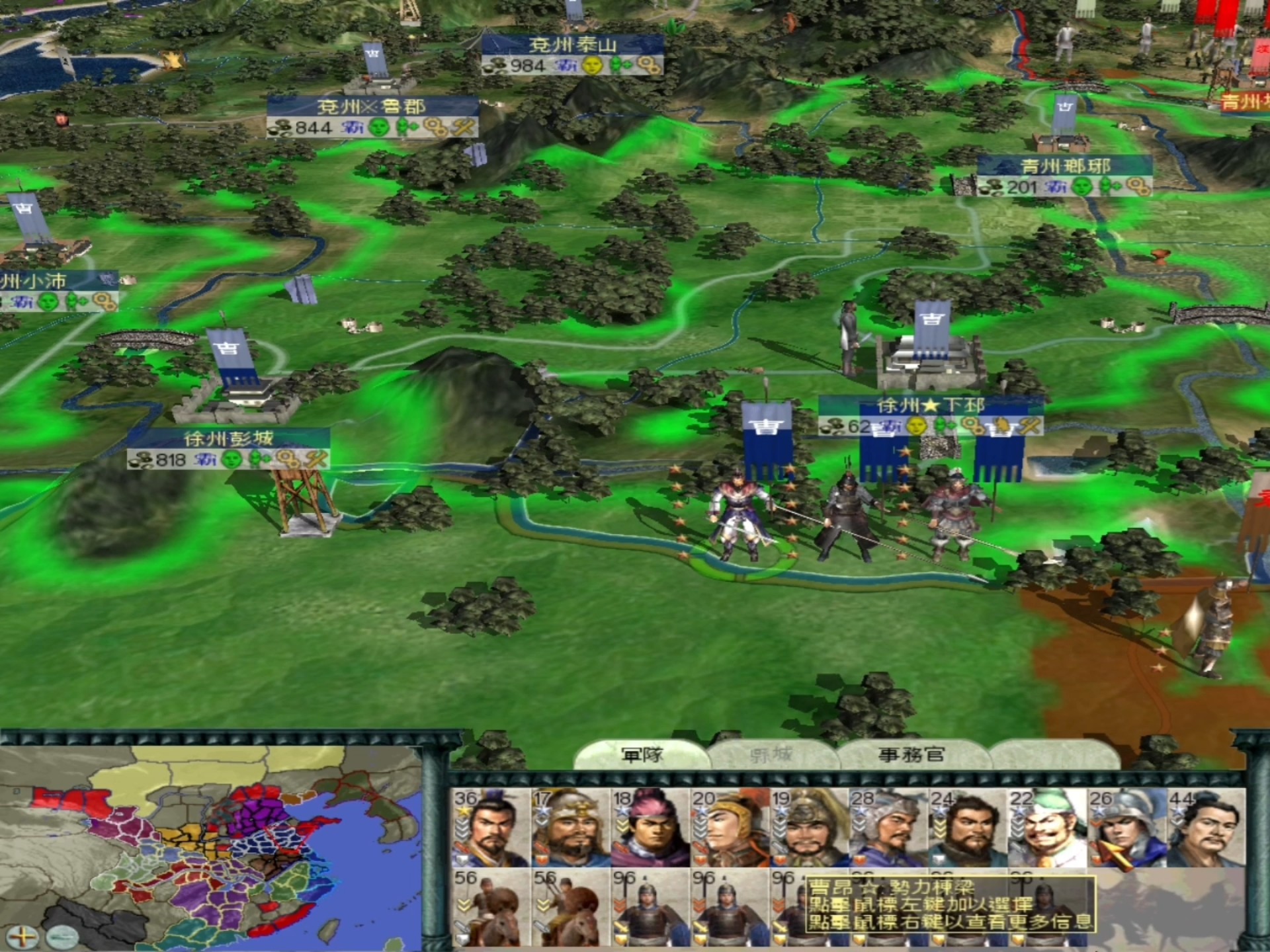Choose the 青州瑯琊 city label
The height and width of the screenshot is (952, 1270).
[x=1064, y=167]
